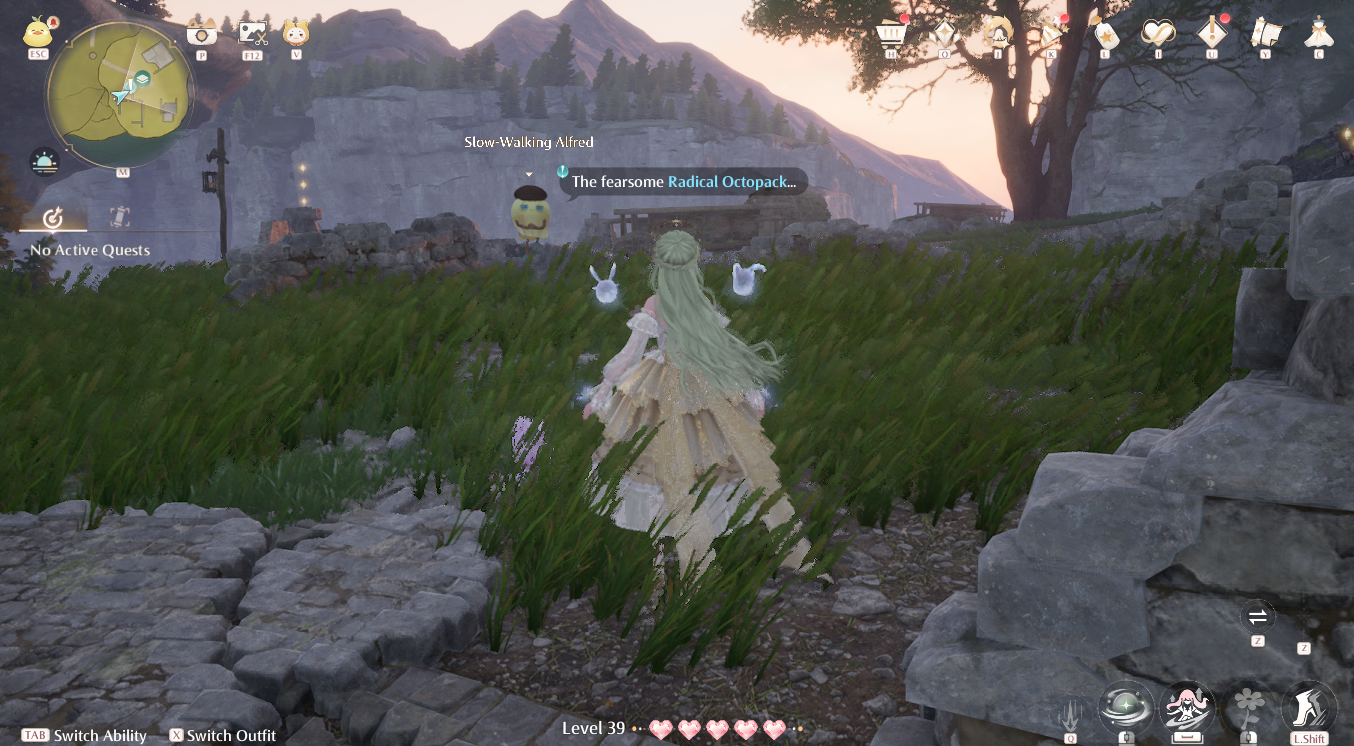Screen dimensions: 1354x746
Task: Click the screenshot scissors icon
Action: pyautogui.click(x=253, y=33)
